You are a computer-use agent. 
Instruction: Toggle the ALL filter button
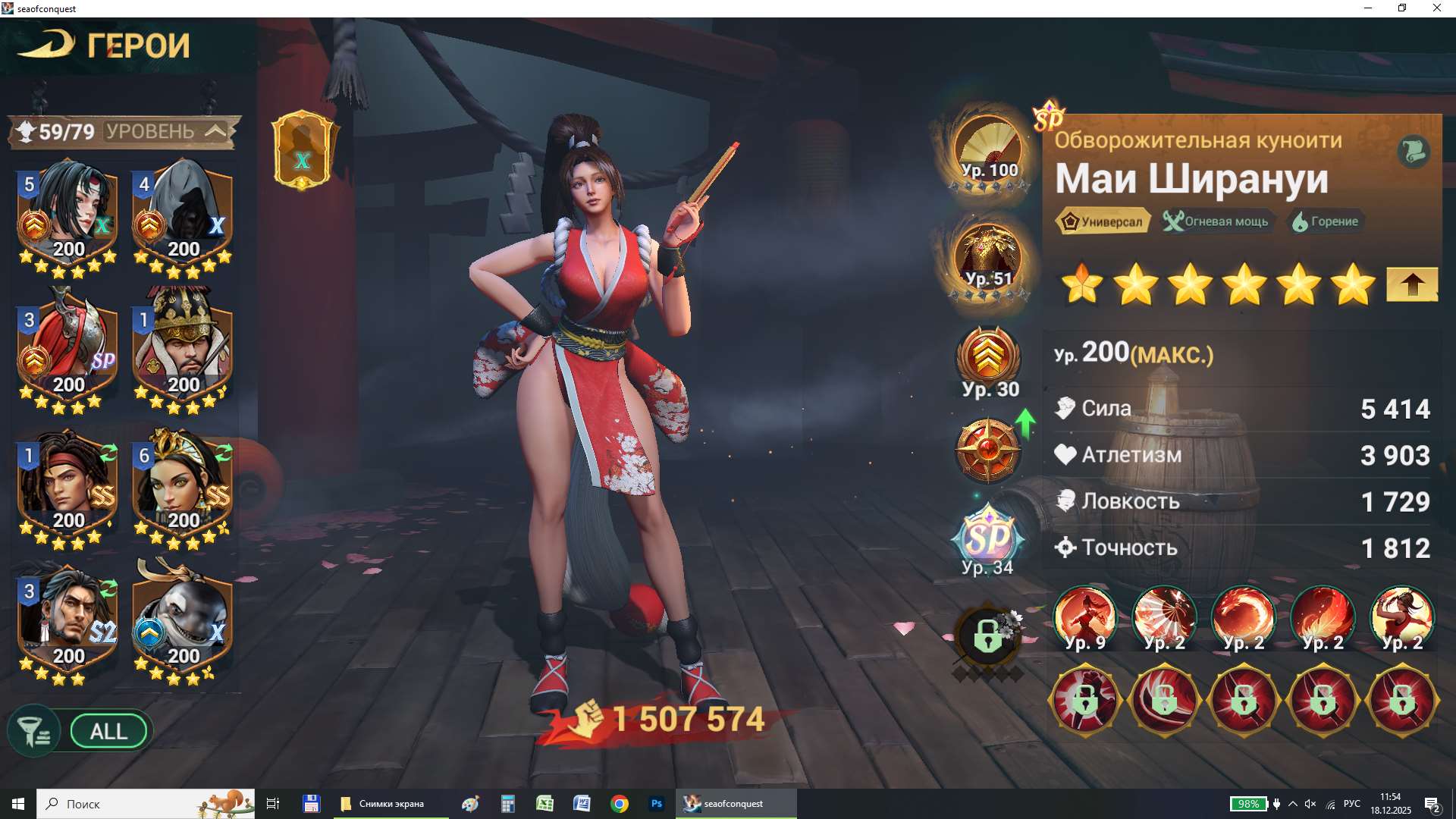click(108, 732)
